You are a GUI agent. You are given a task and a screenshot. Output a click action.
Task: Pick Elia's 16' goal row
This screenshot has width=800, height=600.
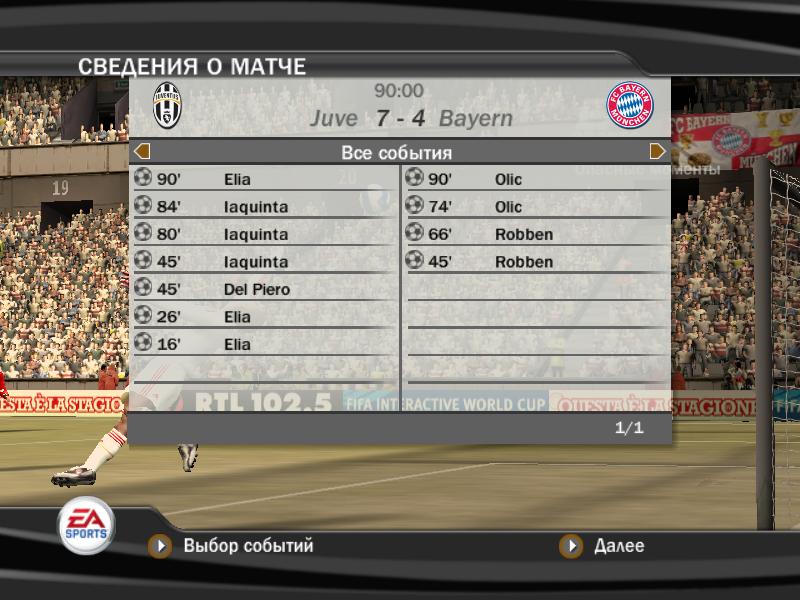tap(265, 345)
